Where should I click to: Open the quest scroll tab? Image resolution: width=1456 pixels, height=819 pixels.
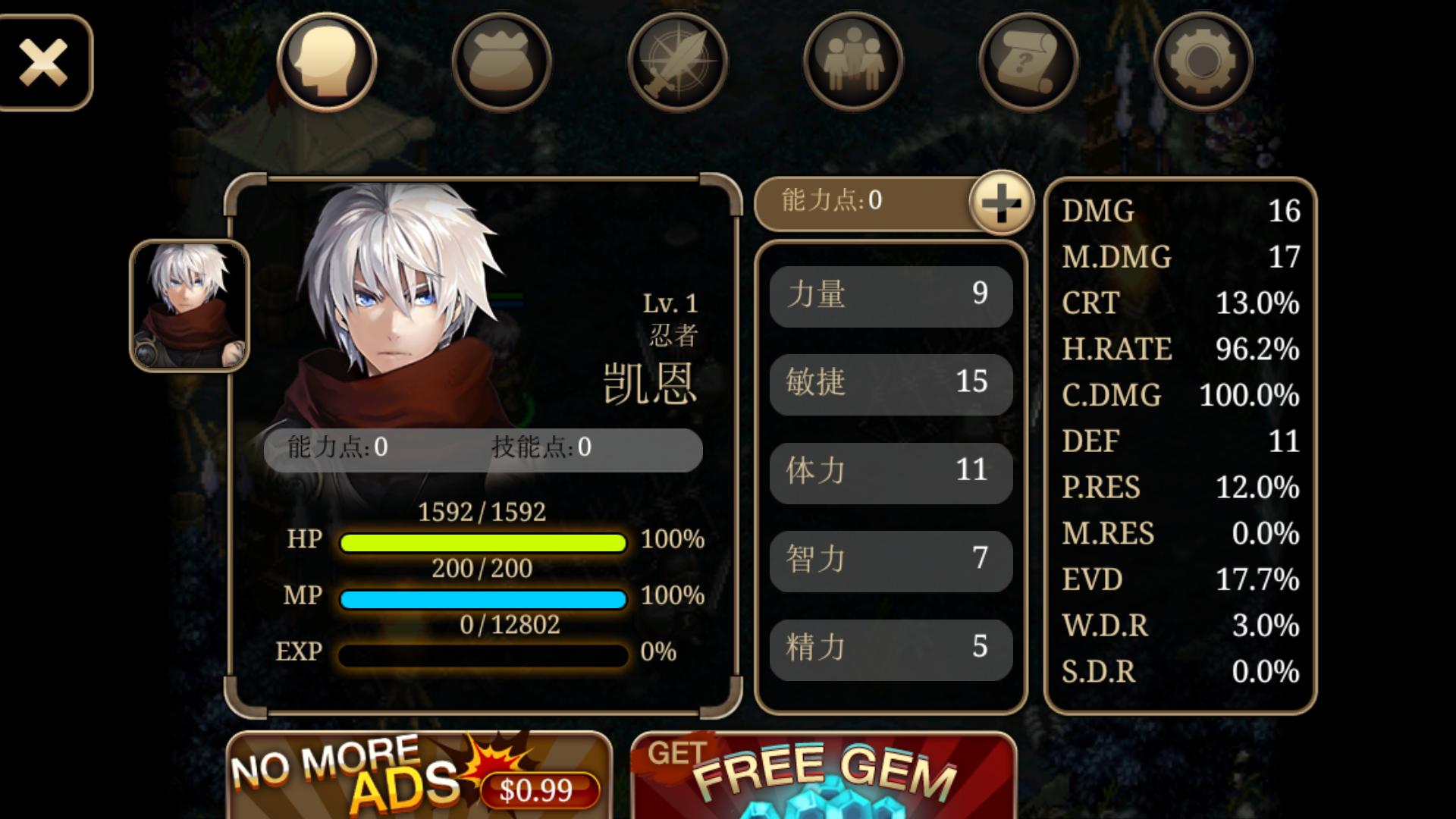click(x=1028, y=62)
